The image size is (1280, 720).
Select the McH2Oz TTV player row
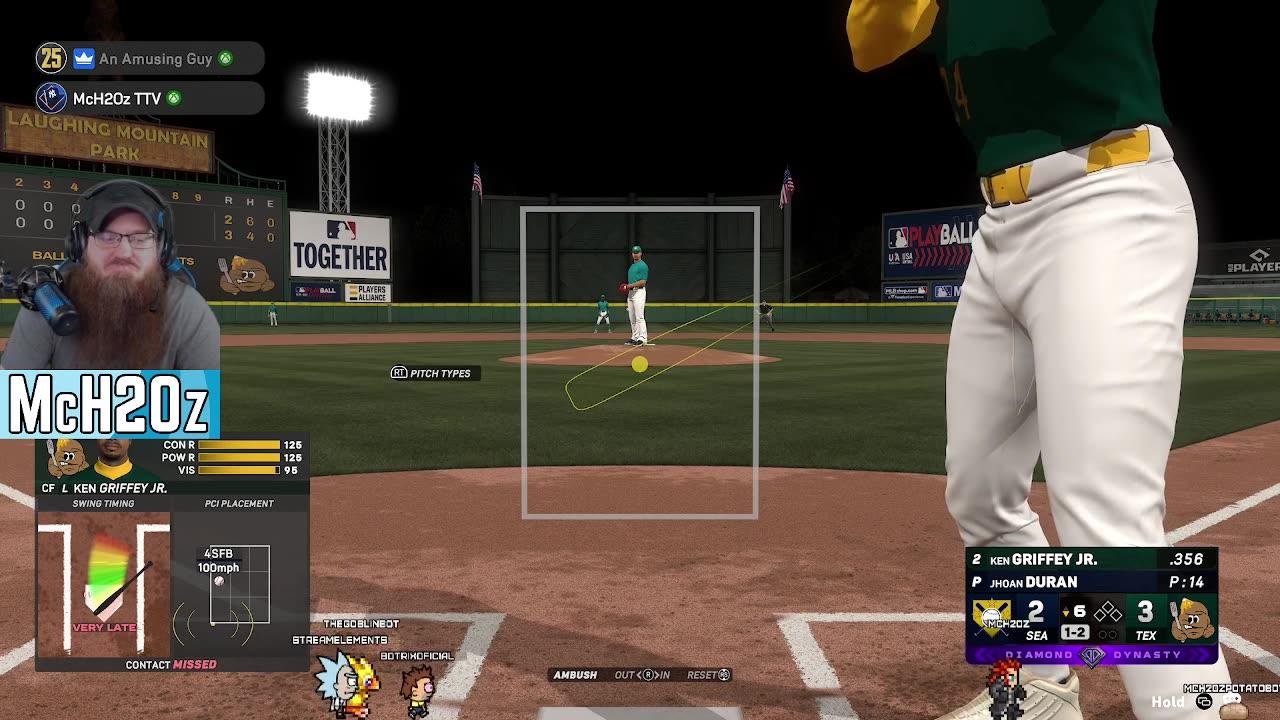[x=150, y=98]
